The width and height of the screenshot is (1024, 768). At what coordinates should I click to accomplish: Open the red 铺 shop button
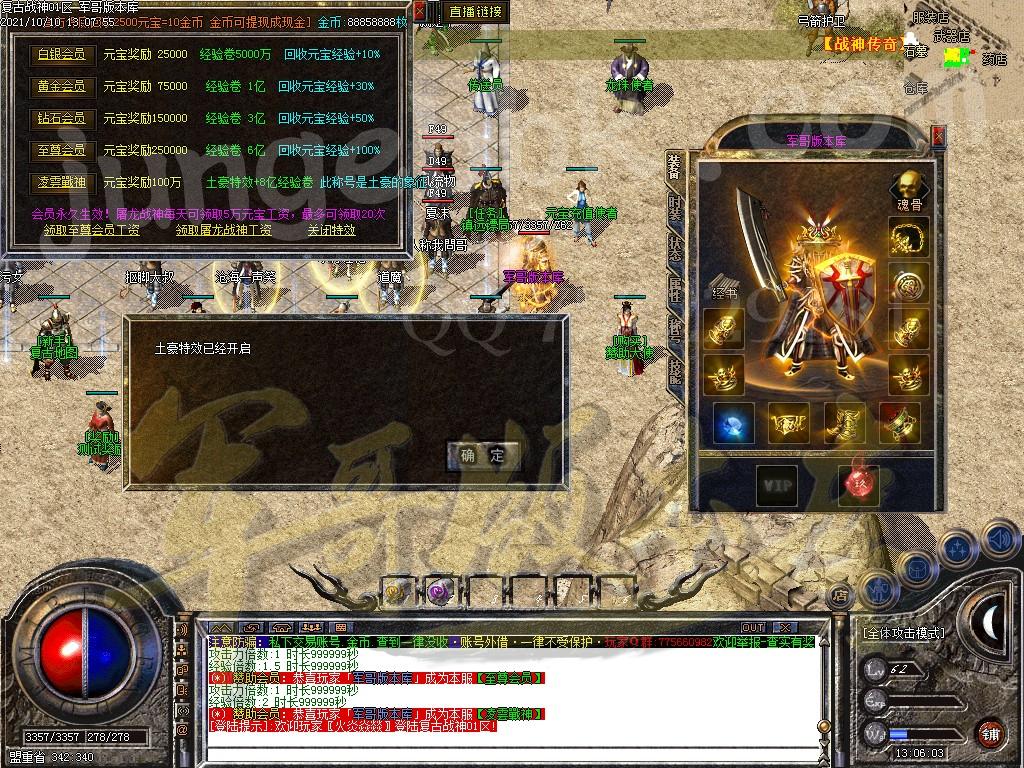(x=990, y=731)
